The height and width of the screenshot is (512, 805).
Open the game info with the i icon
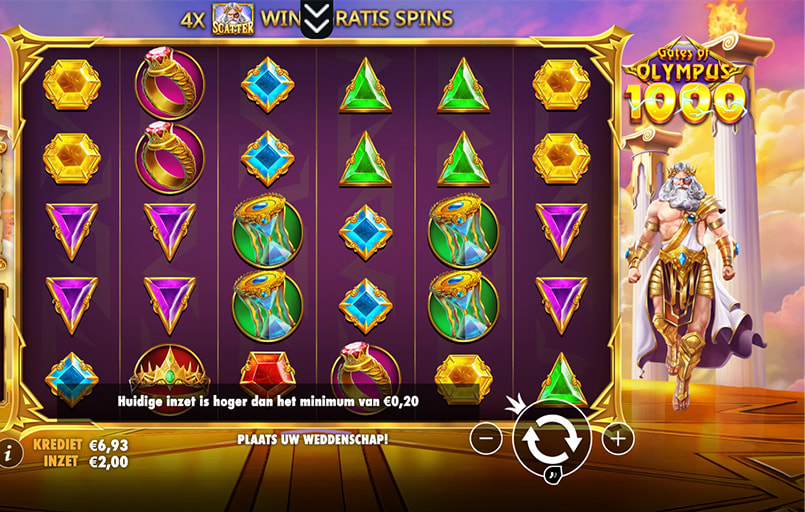point(9,452)
